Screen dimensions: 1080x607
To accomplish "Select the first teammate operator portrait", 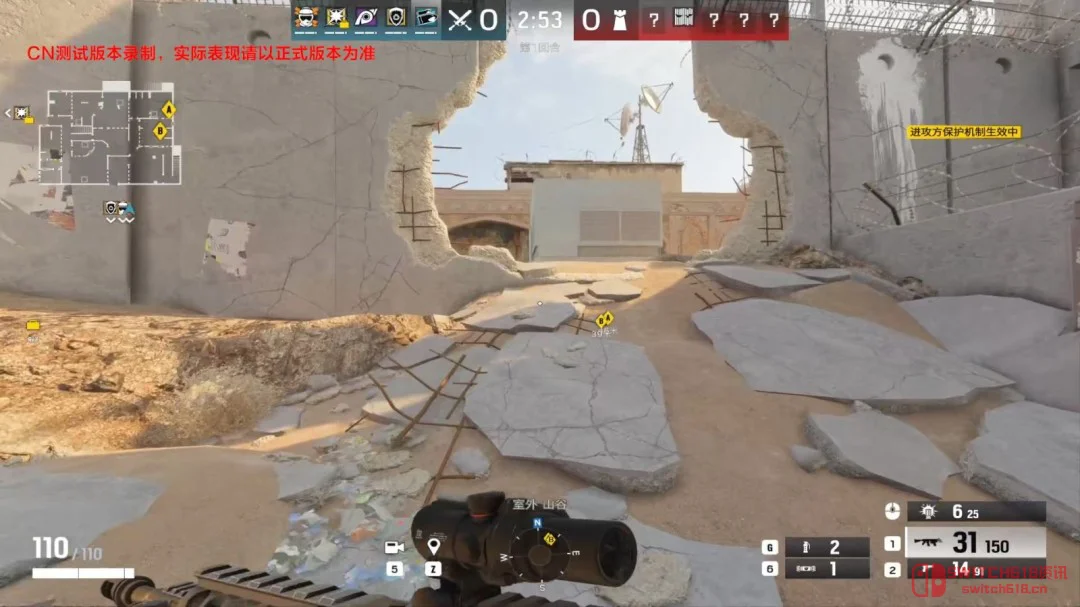I will tap(306, 18).
